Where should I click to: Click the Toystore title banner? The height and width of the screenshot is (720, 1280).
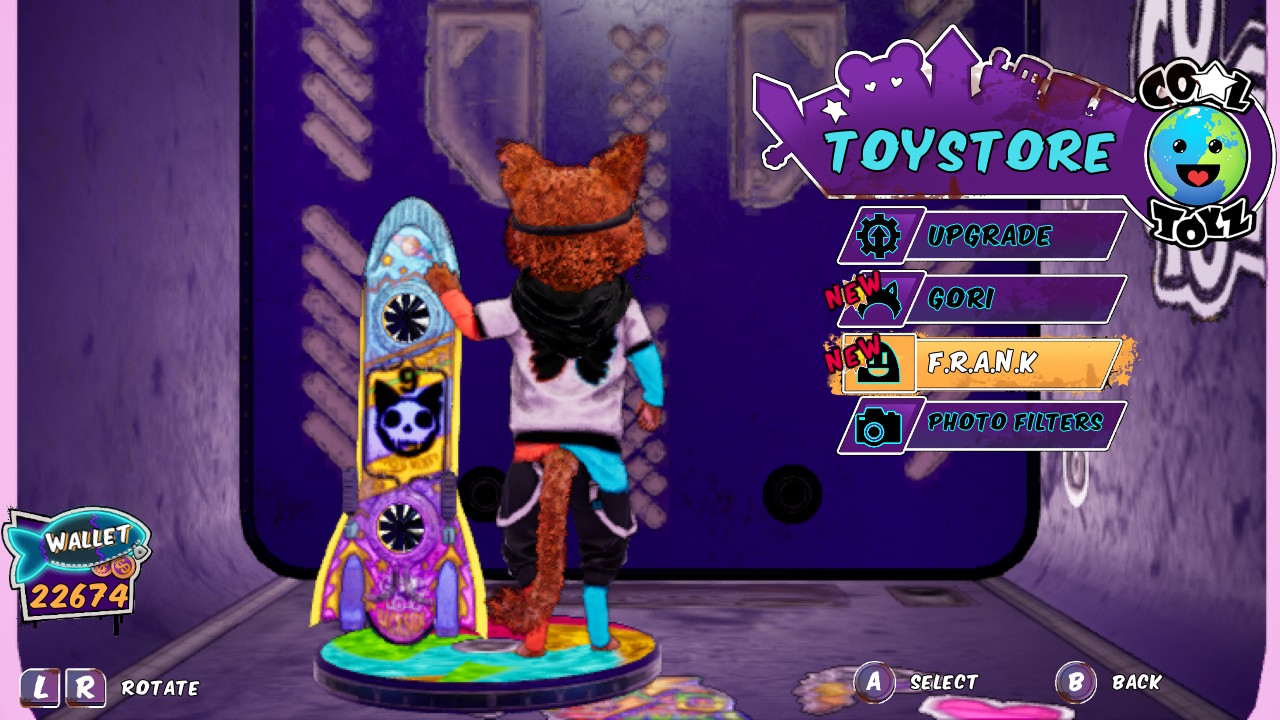pos(965,152)
